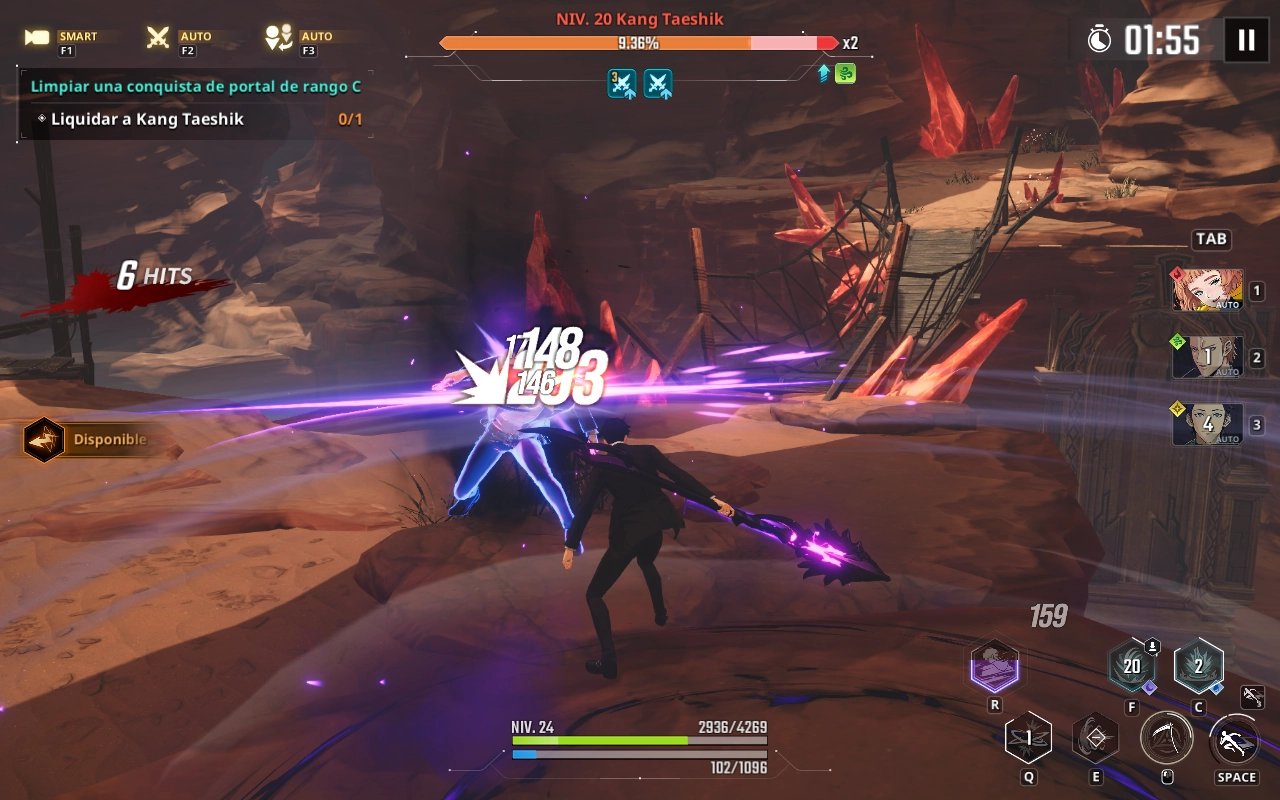Summon the yellow light-element hunter

pos(1208,424)
